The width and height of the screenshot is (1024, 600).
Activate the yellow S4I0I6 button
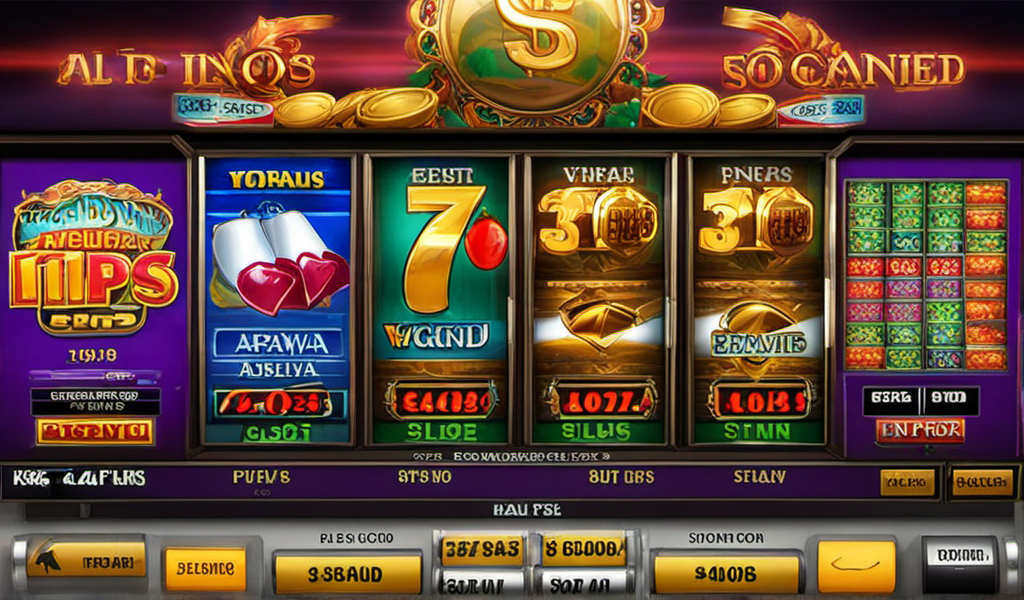[726, 574]
